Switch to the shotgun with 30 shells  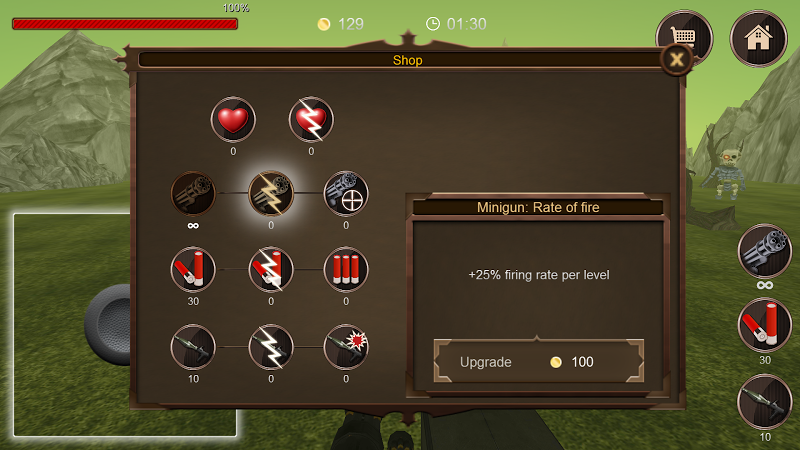pos(765,325)
